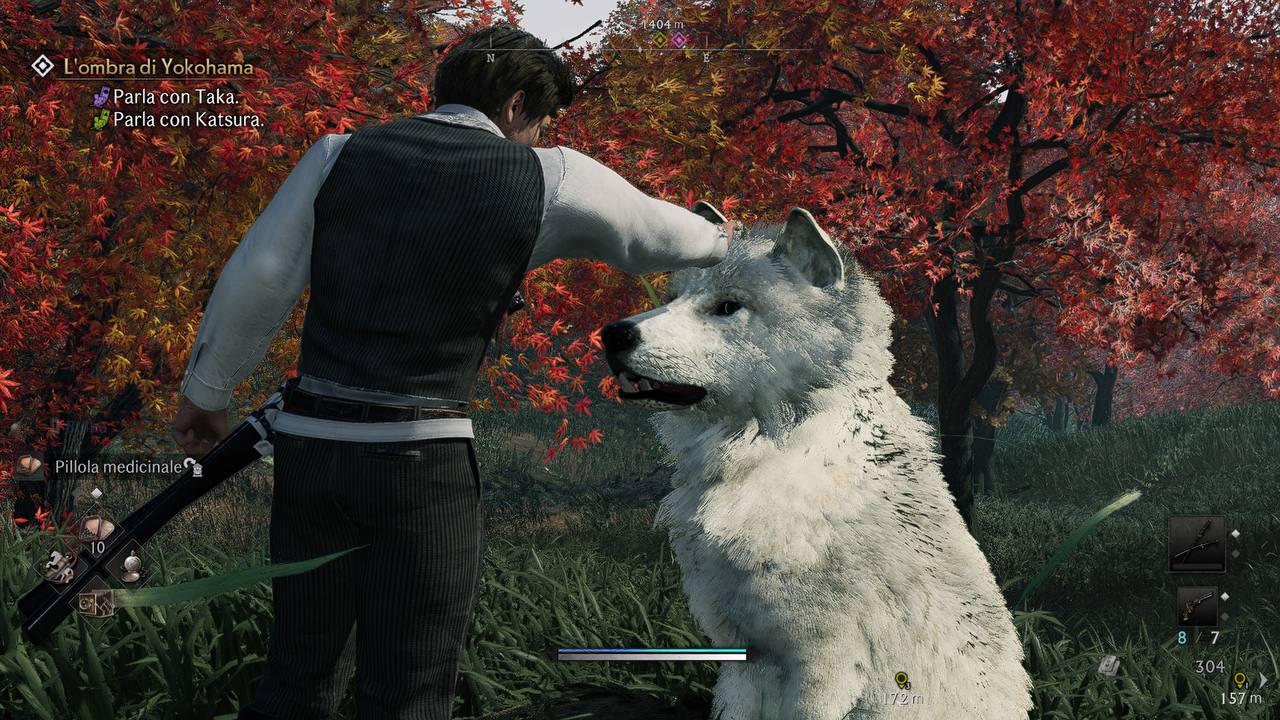Click the Pillola medicinale item label
The image size is (1280, 720).
(x=119, y=466)
